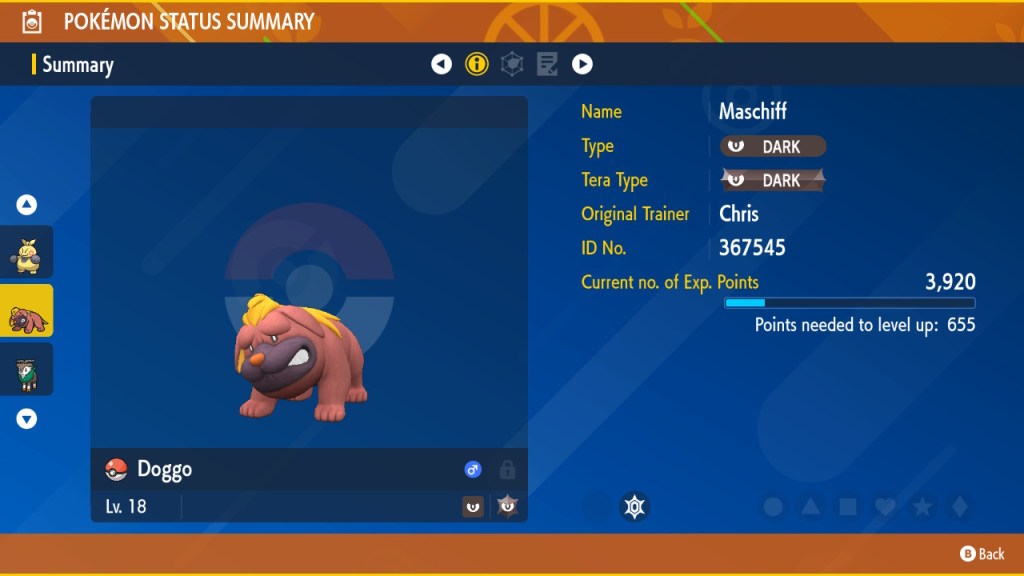Toggle the triangle marking
1024x576 pixels.
(811, 507)
